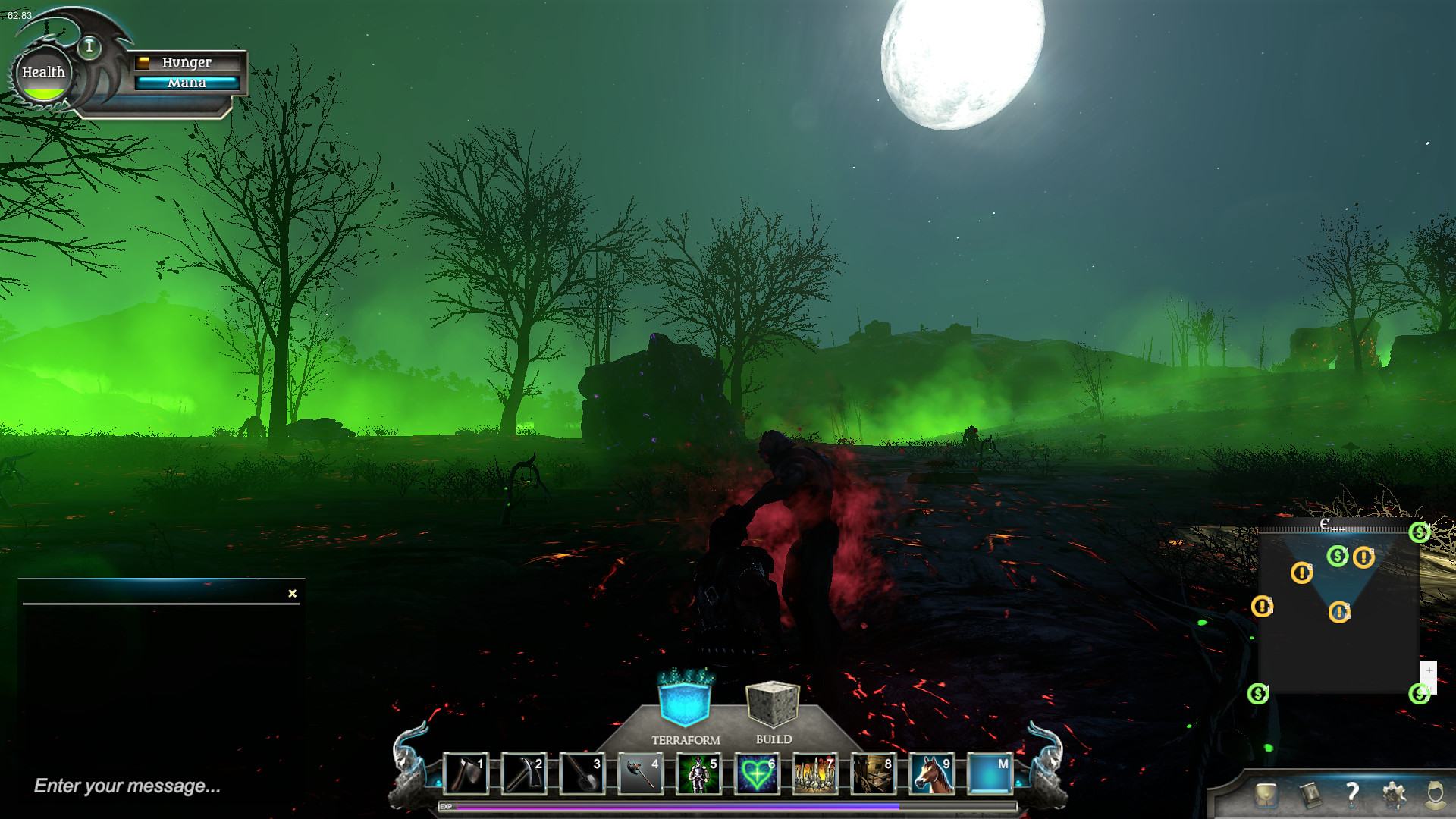Equip the battle axe in slot 4
This screenshot has width=1456, height=819.
[x=641, y=774]
